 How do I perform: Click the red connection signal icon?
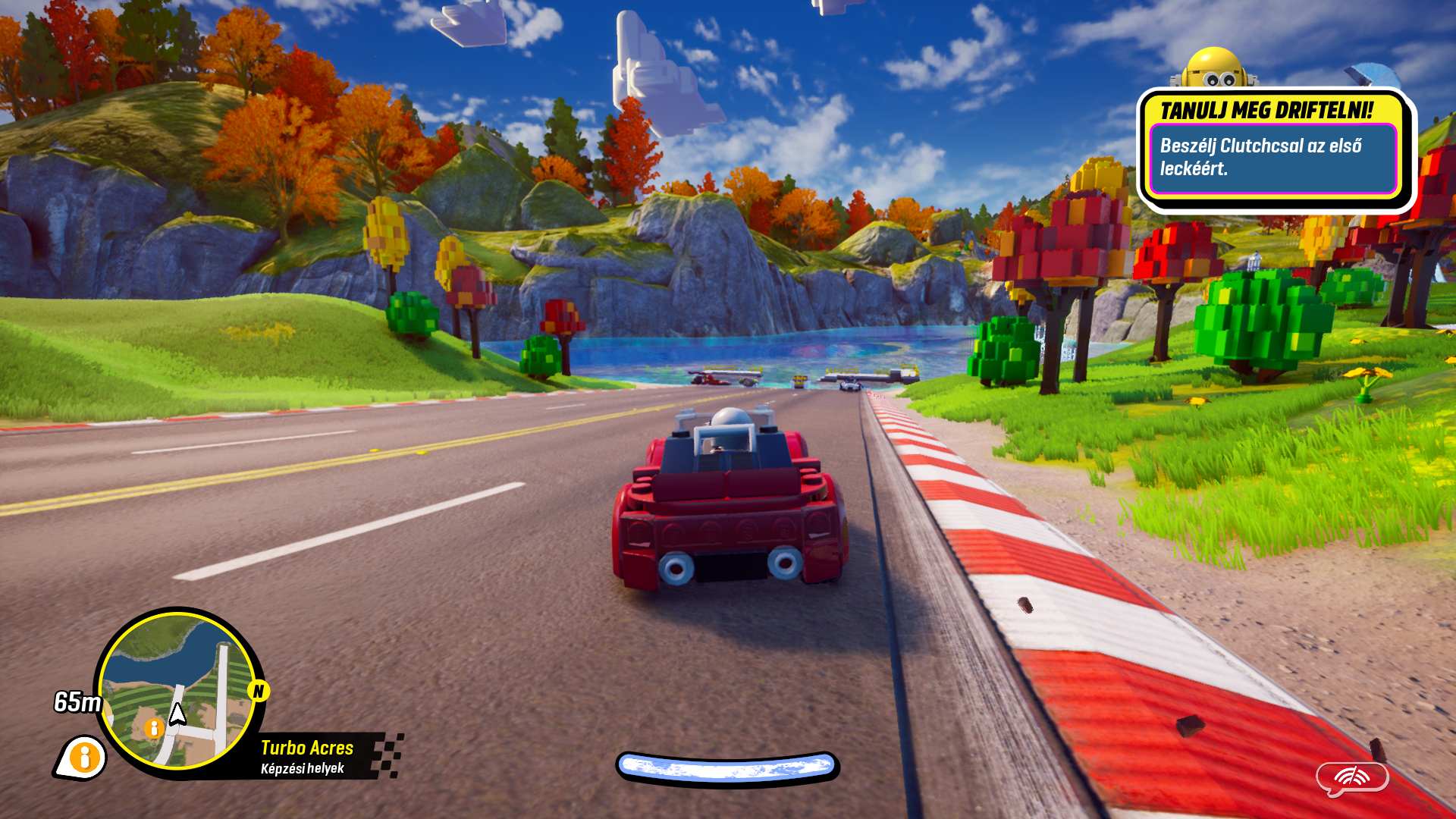coord(1352,777)
